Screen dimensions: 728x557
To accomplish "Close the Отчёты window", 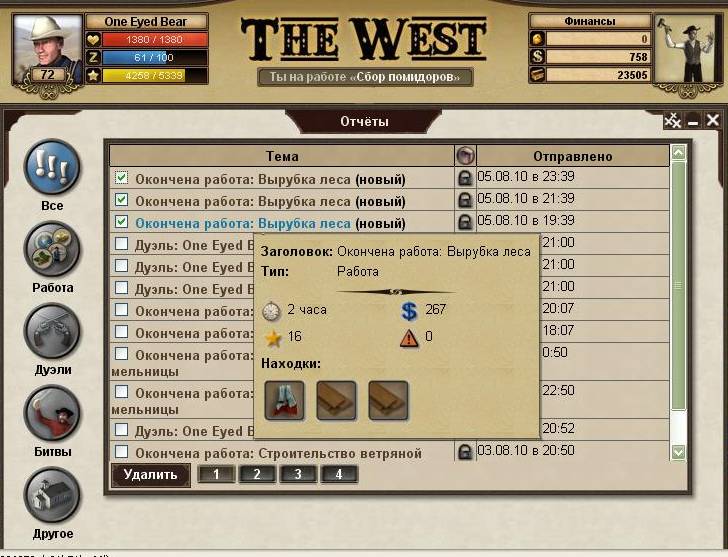I will tap(713, 121).
